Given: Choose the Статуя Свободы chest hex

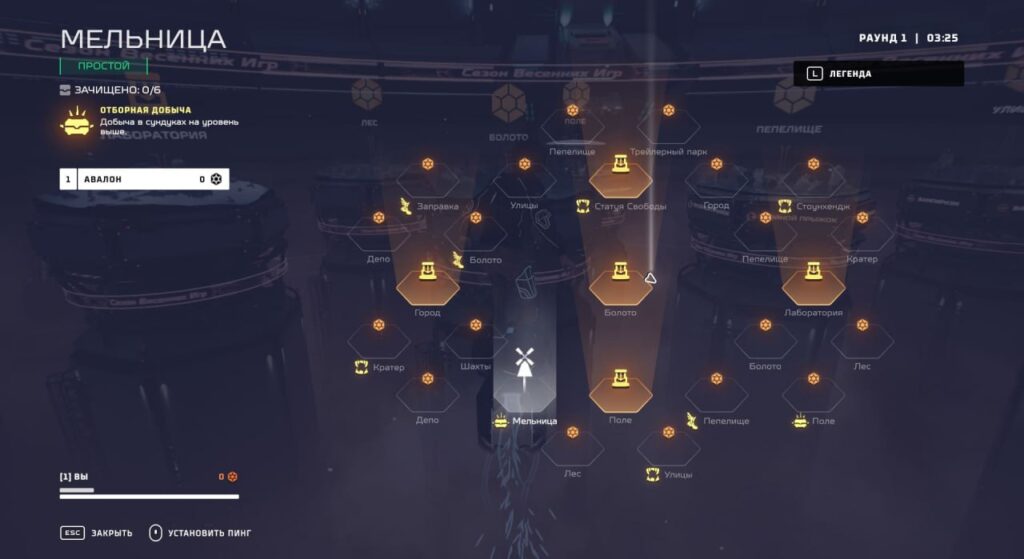Looking at the screenshot, I should (x=620, y=173).
